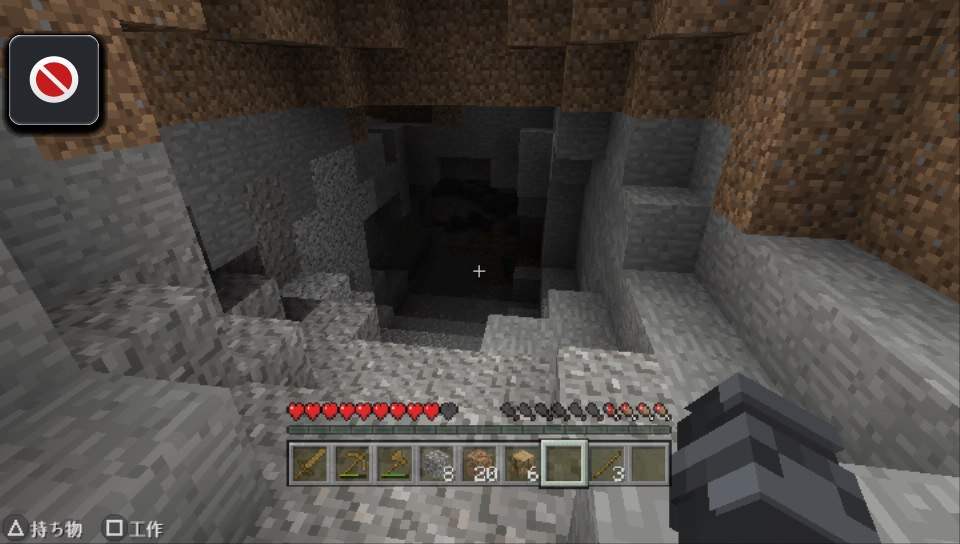The image size is (960, 544).
Task: Select the wooden sword hotbar slot
Action: coord(308,463)
